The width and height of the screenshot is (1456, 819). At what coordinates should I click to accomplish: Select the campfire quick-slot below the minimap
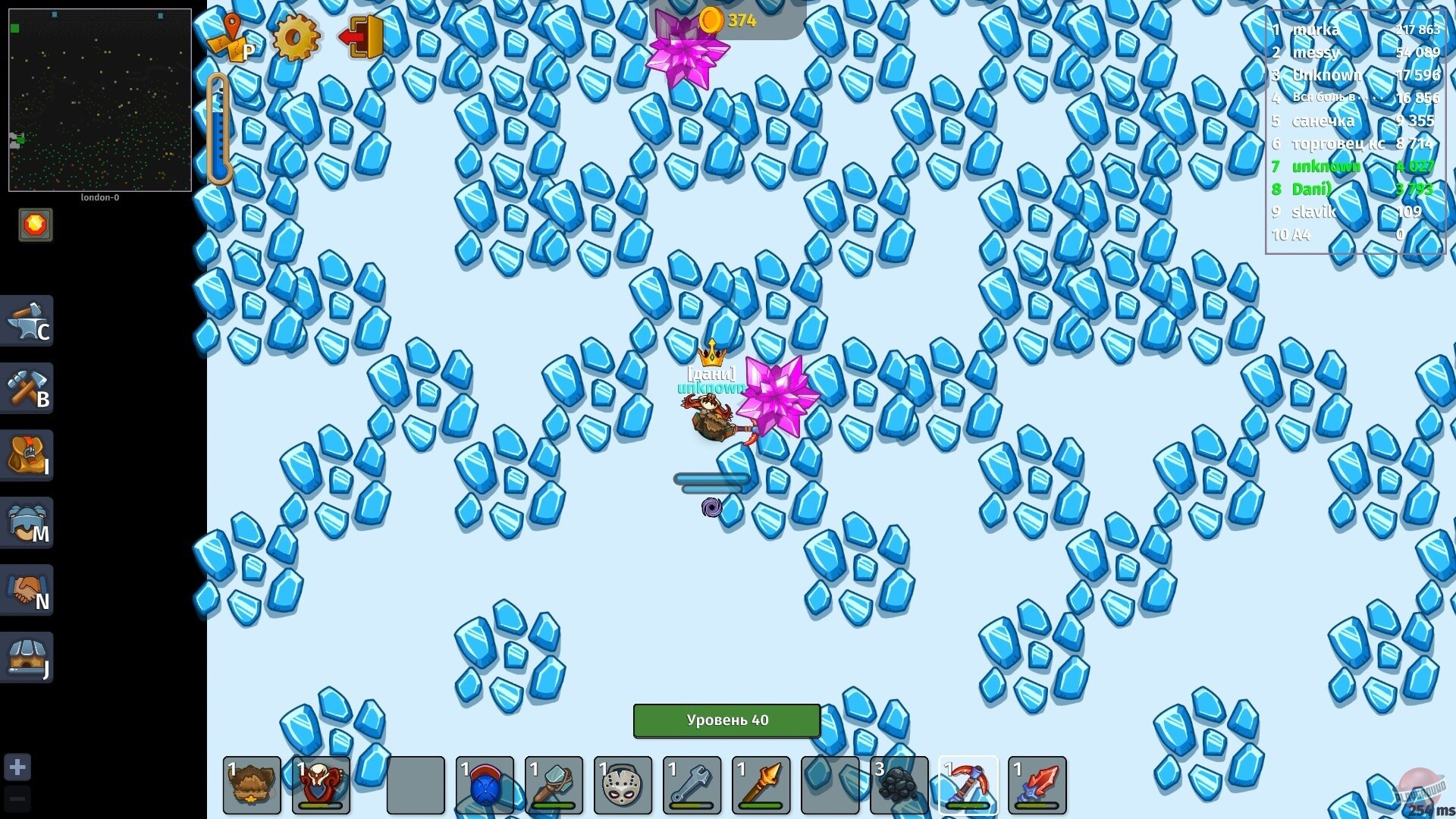point(35,224)
